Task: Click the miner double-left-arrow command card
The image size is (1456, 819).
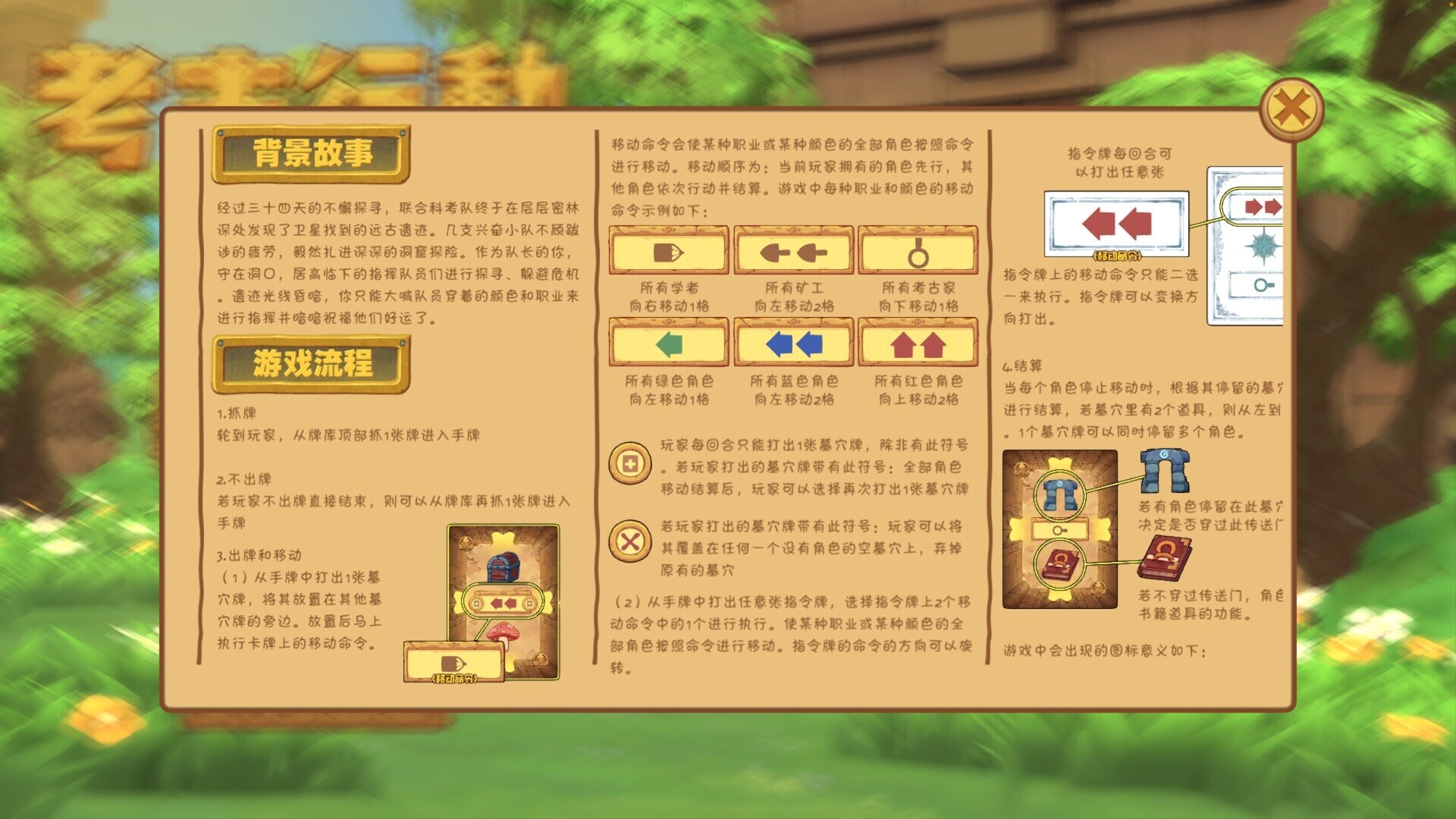Action: coord(792,251)
